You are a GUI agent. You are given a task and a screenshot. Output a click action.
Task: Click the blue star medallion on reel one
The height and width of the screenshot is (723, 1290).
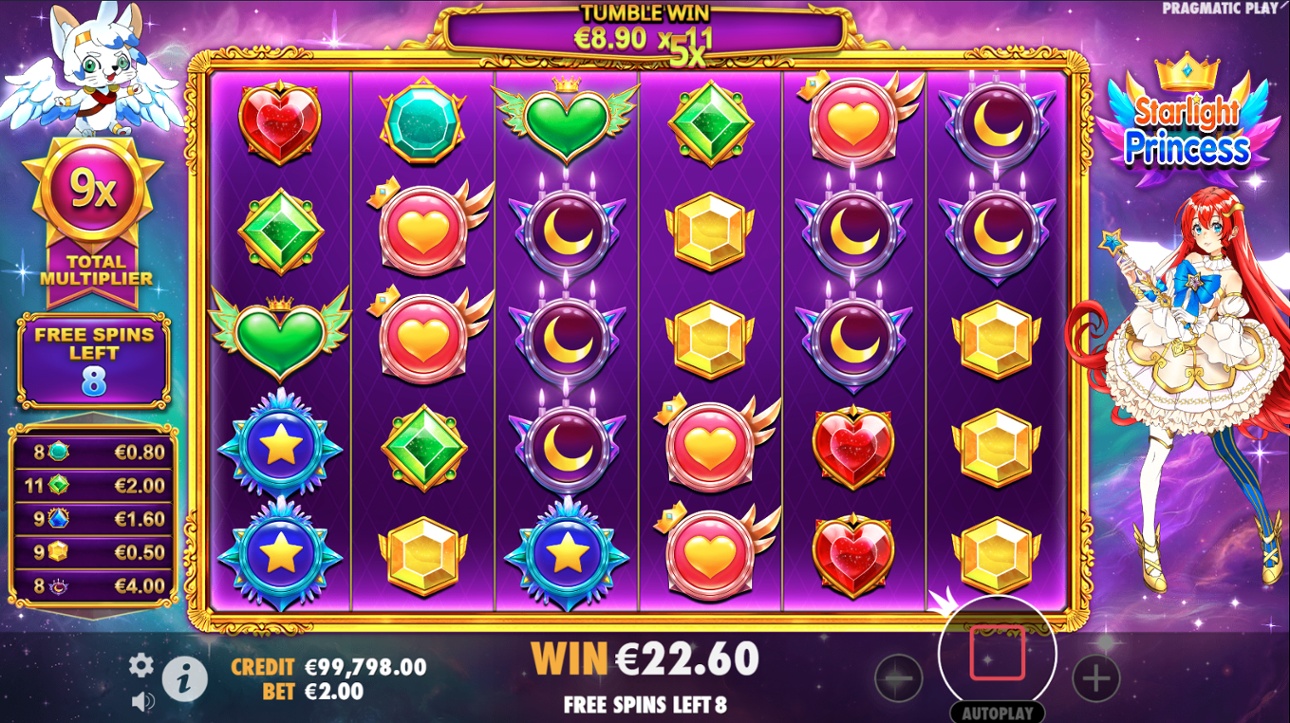click(x=279, y=450)
